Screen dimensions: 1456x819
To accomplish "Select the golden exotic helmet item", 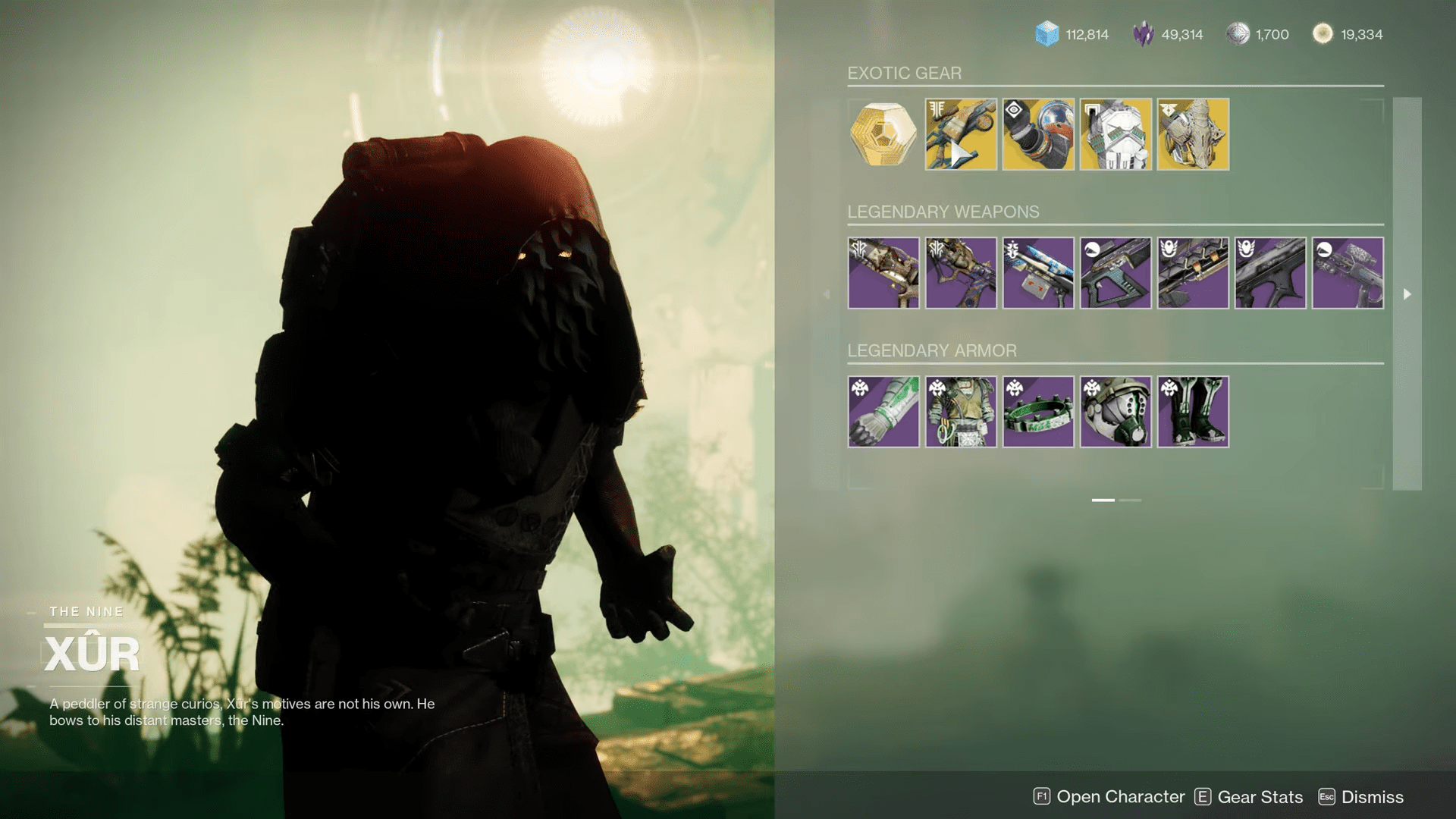I will click(x=1193, y=135).
